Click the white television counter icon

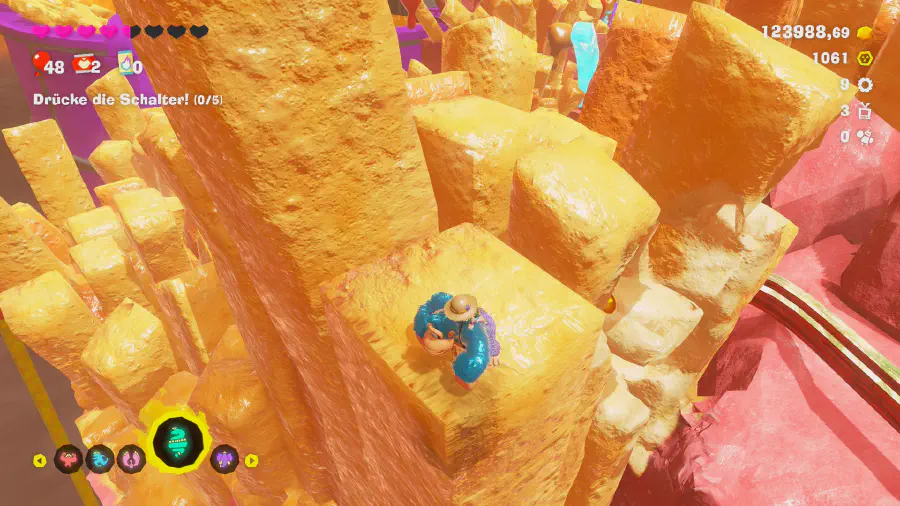[x=865, y=110]
